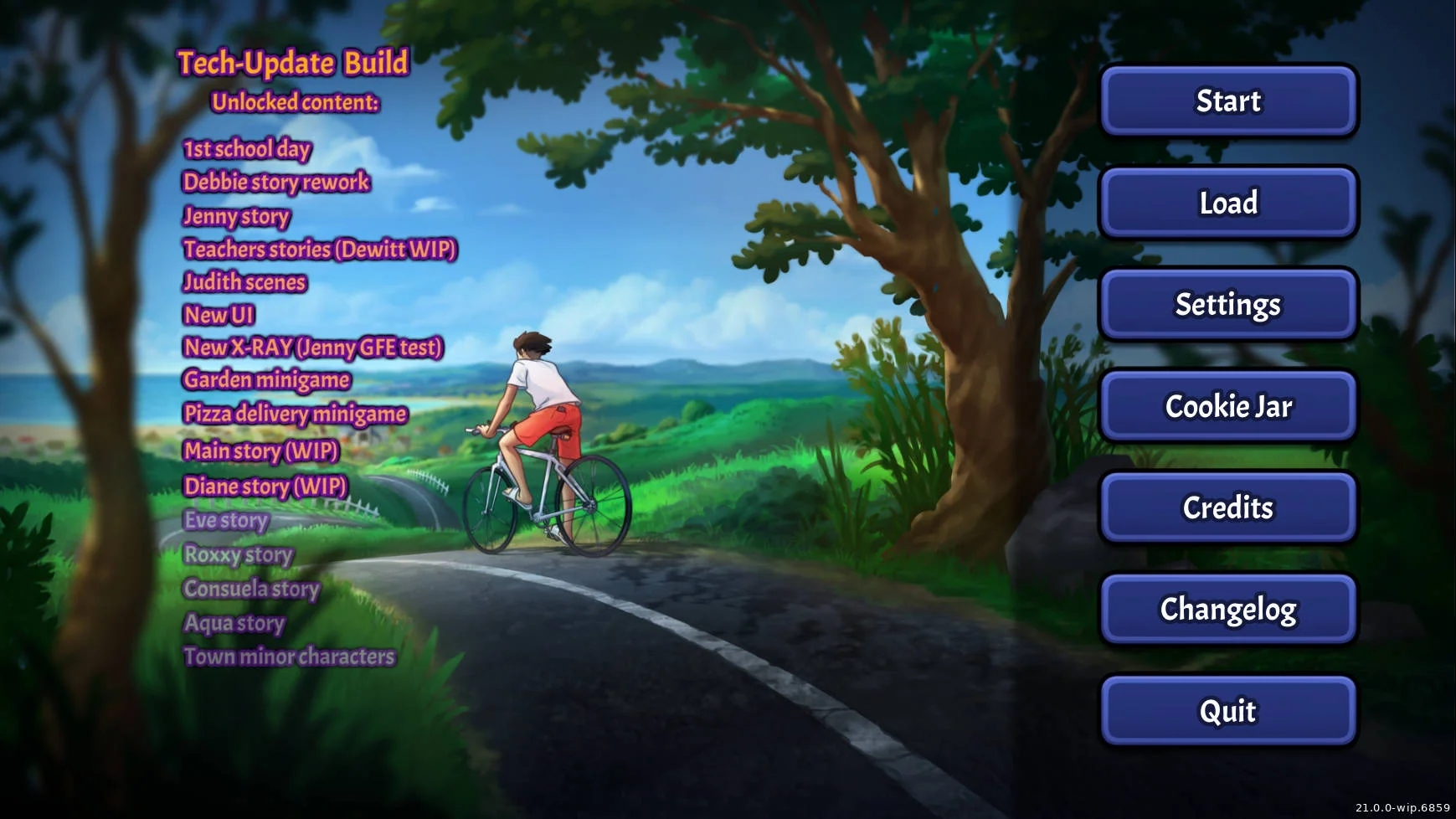
Task: Click the Diane story (WIP) entry
Action: 265,487
